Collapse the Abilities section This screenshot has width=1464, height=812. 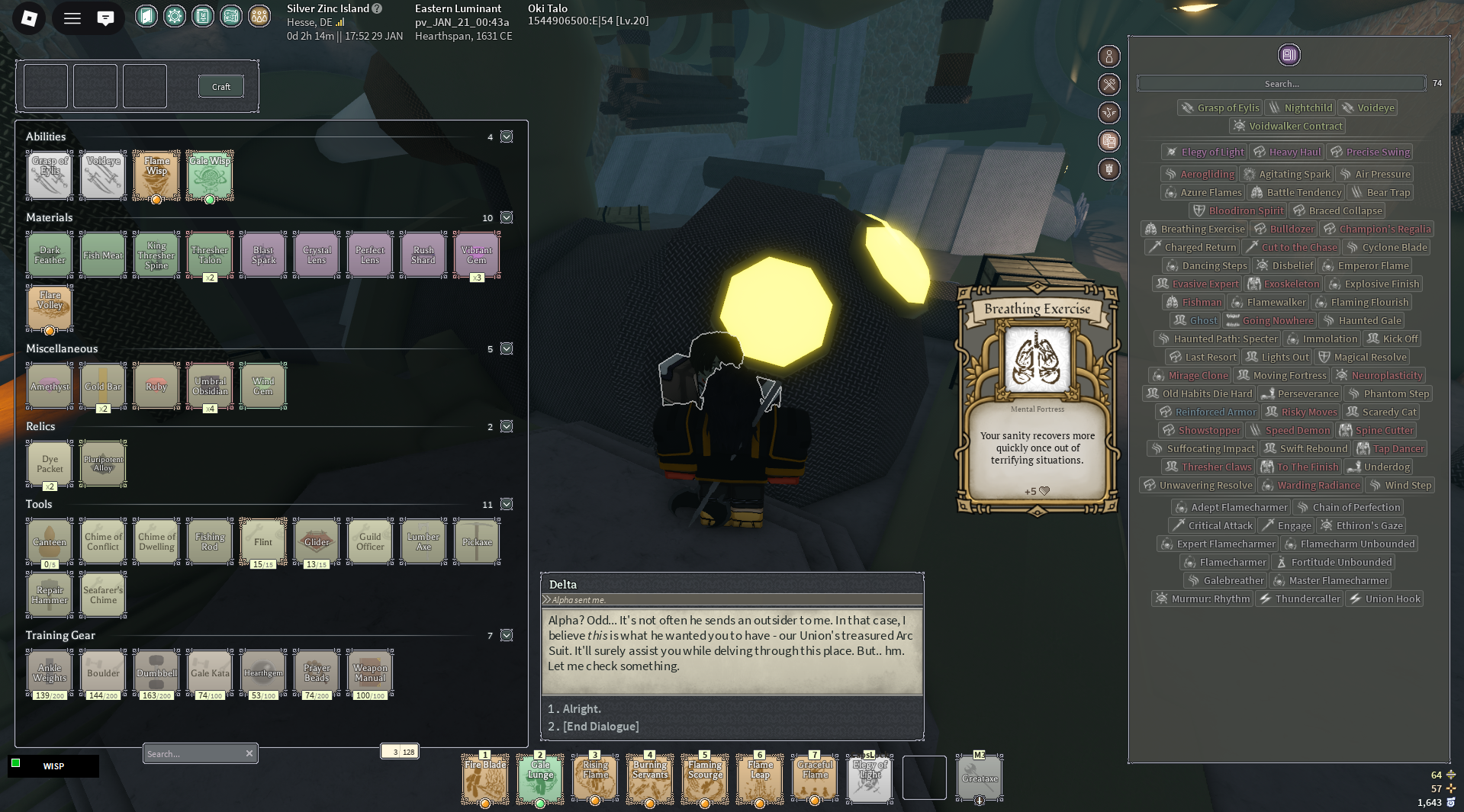pyautogui.click(x=507, y=137)
